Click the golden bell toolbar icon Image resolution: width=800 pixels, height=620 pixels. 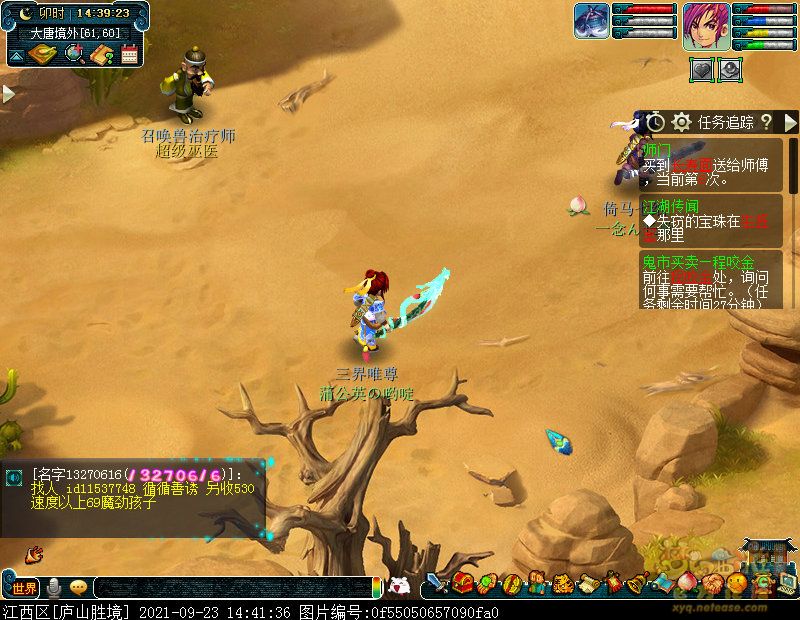pyautogui.click(x=637, y=583)
